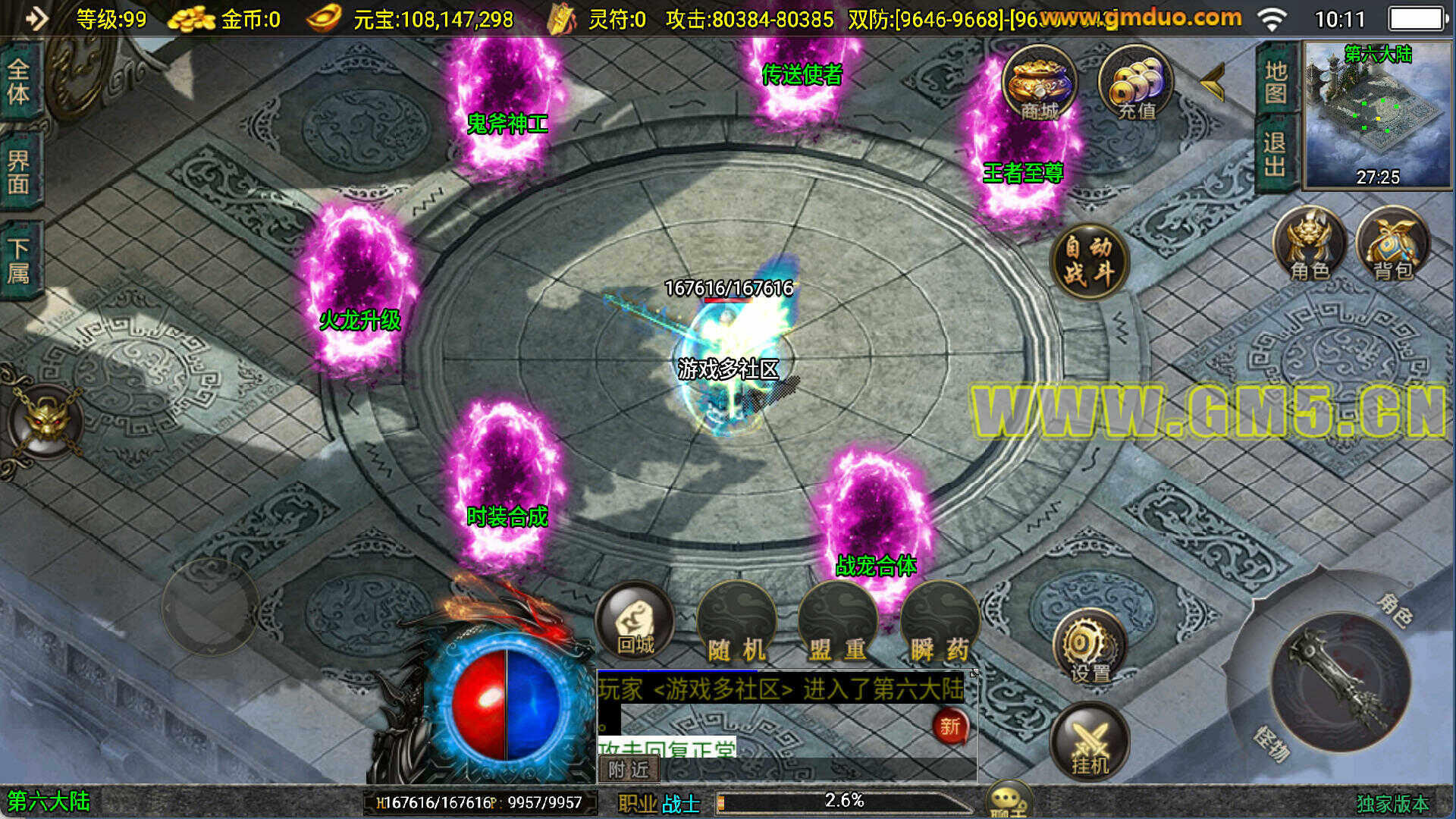
Task: Open the 充值 recharge icon
Action: coord(1135,83)
